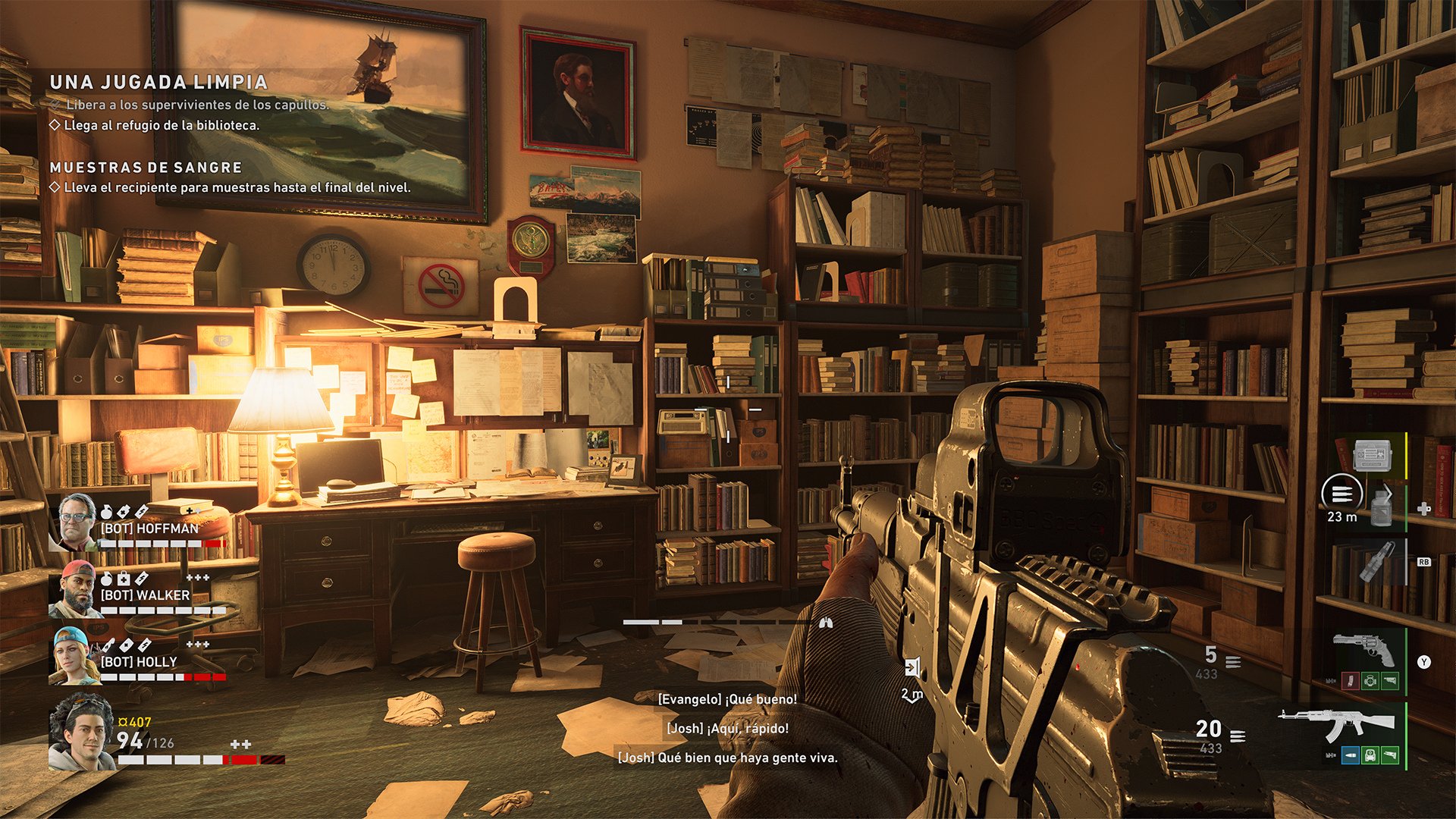Click the ammo pickup marker at 23 m
The width and height of the screenshot is (1456, 819).
(x=1341, y=494)
